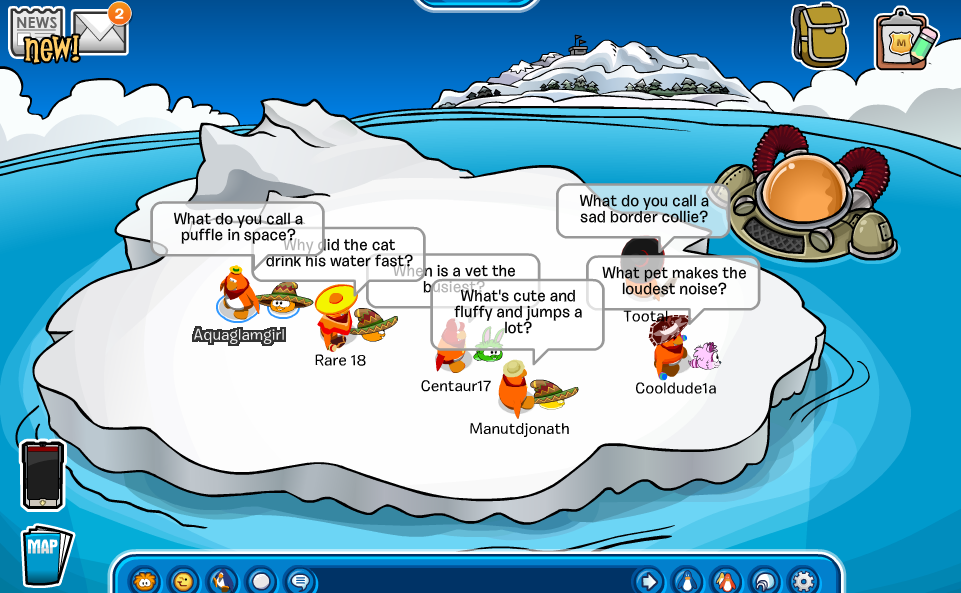This screenshot has height=593, width=961.
Task: Open your penguin player card
Action: [x=687, y=580]
